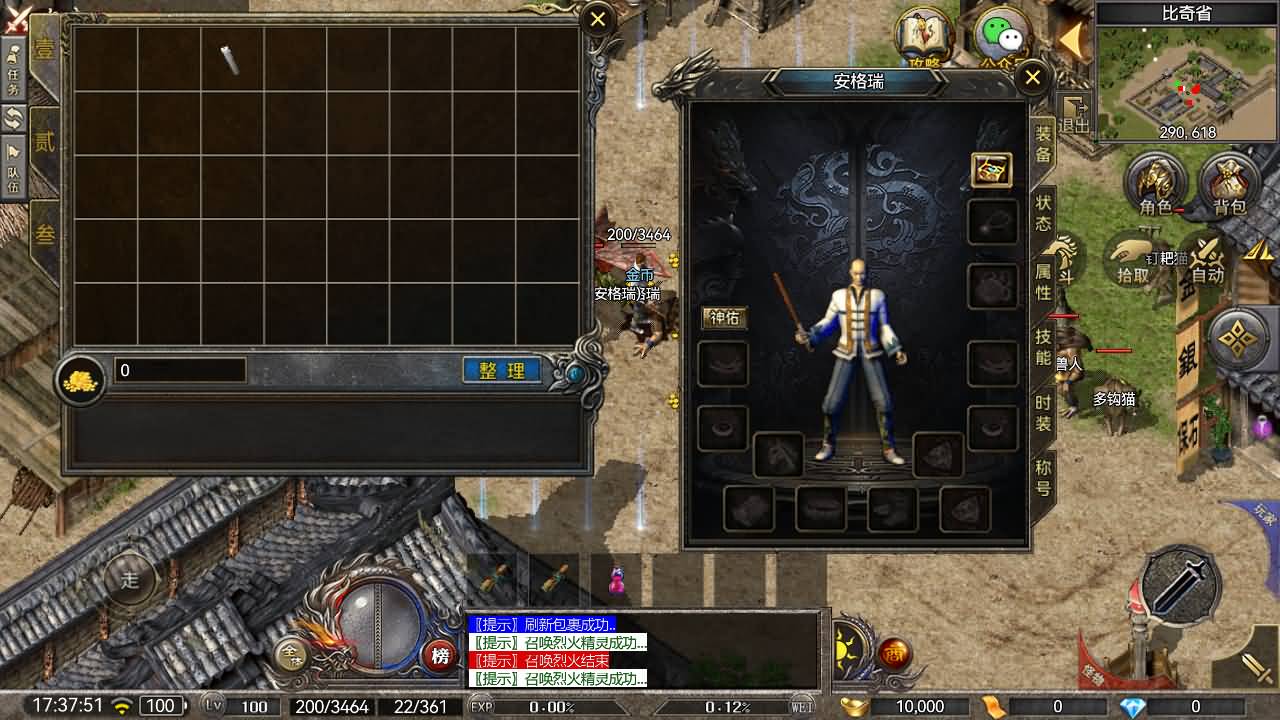This screenshot has height=720, width=1280.
Task: Open the 榜 ranking button
Action: click(439, 656)
